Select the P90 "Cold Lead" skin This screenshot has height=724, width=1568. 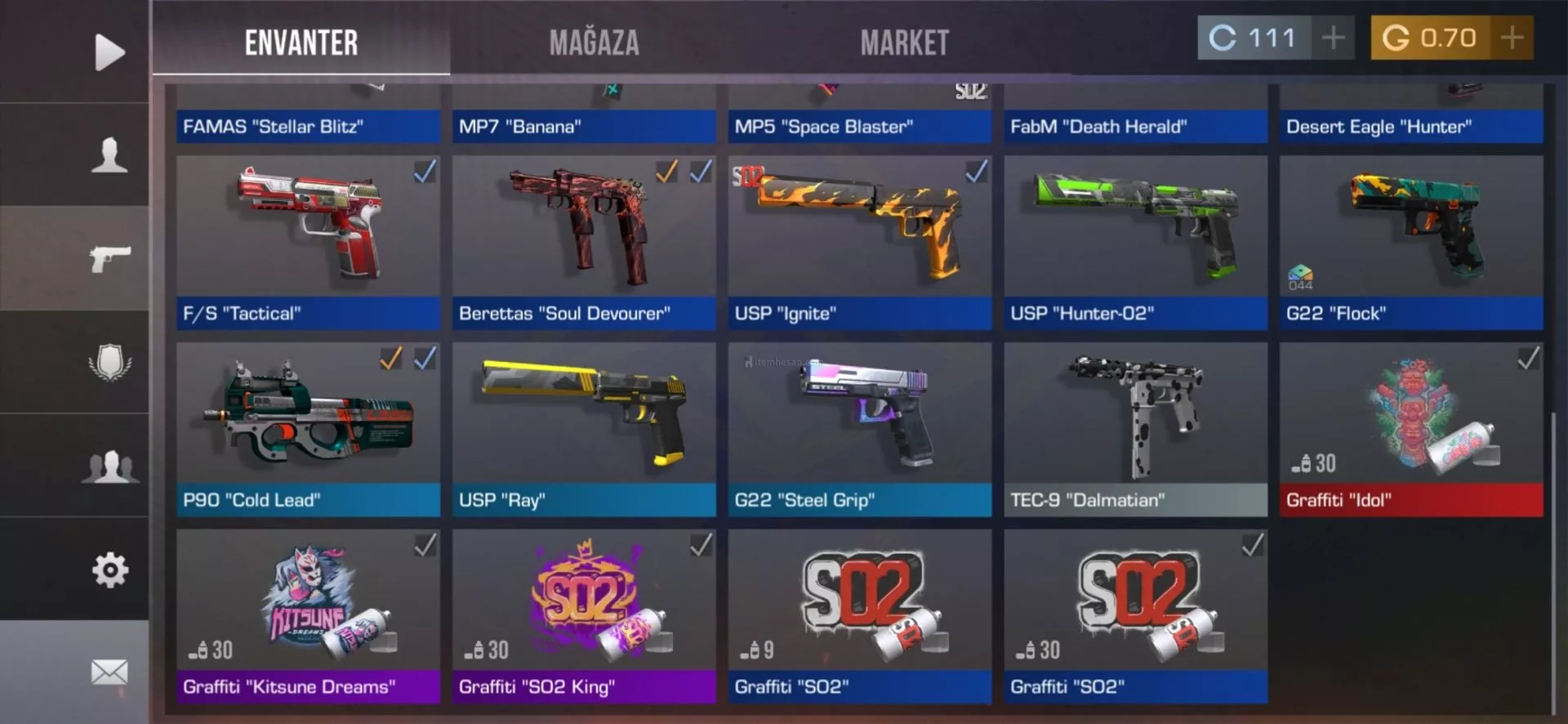[x=308, y=428]
